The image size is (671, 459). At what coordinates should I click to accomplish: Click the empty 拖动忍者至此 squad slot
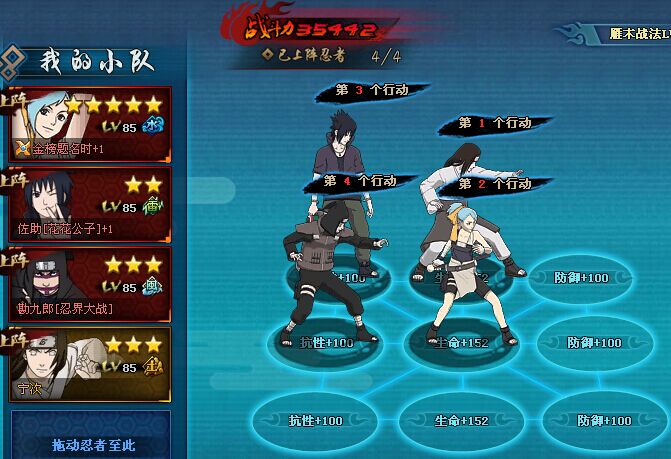click(x=92, y=437)
